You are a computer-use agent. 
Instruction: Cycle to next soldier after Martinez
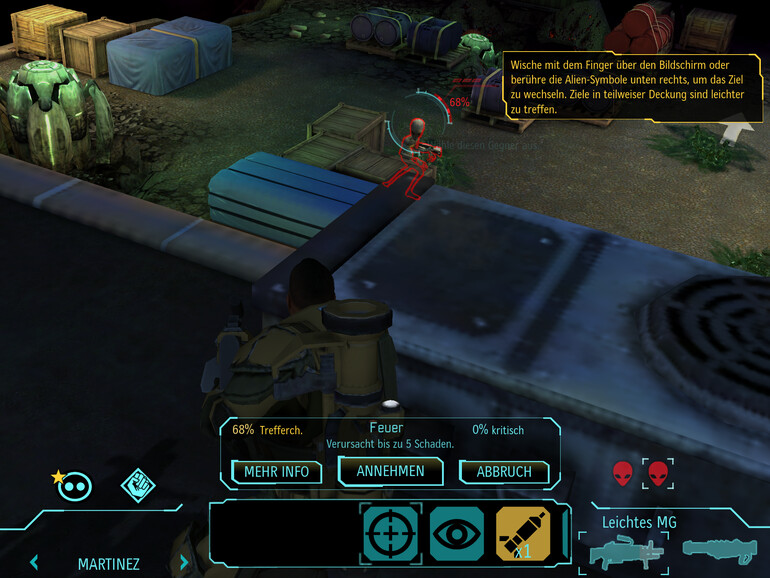coord(184,563)
